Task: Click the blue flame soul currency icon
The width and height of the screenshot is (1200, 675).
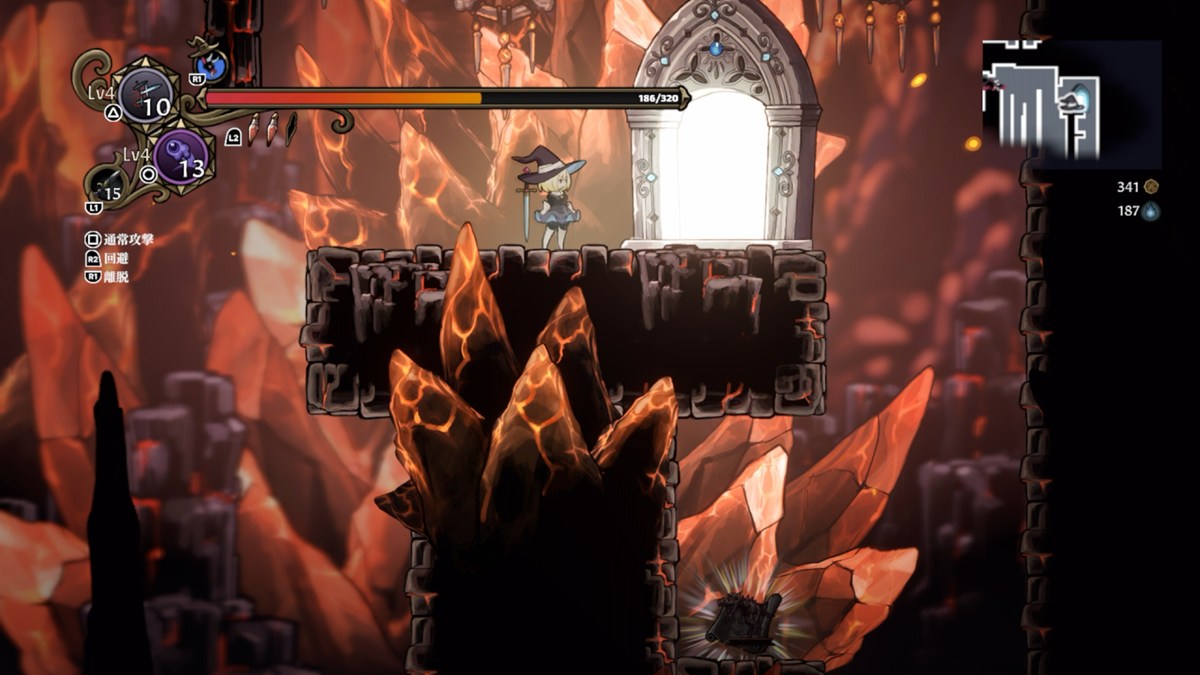Action: coord(1151,211)
